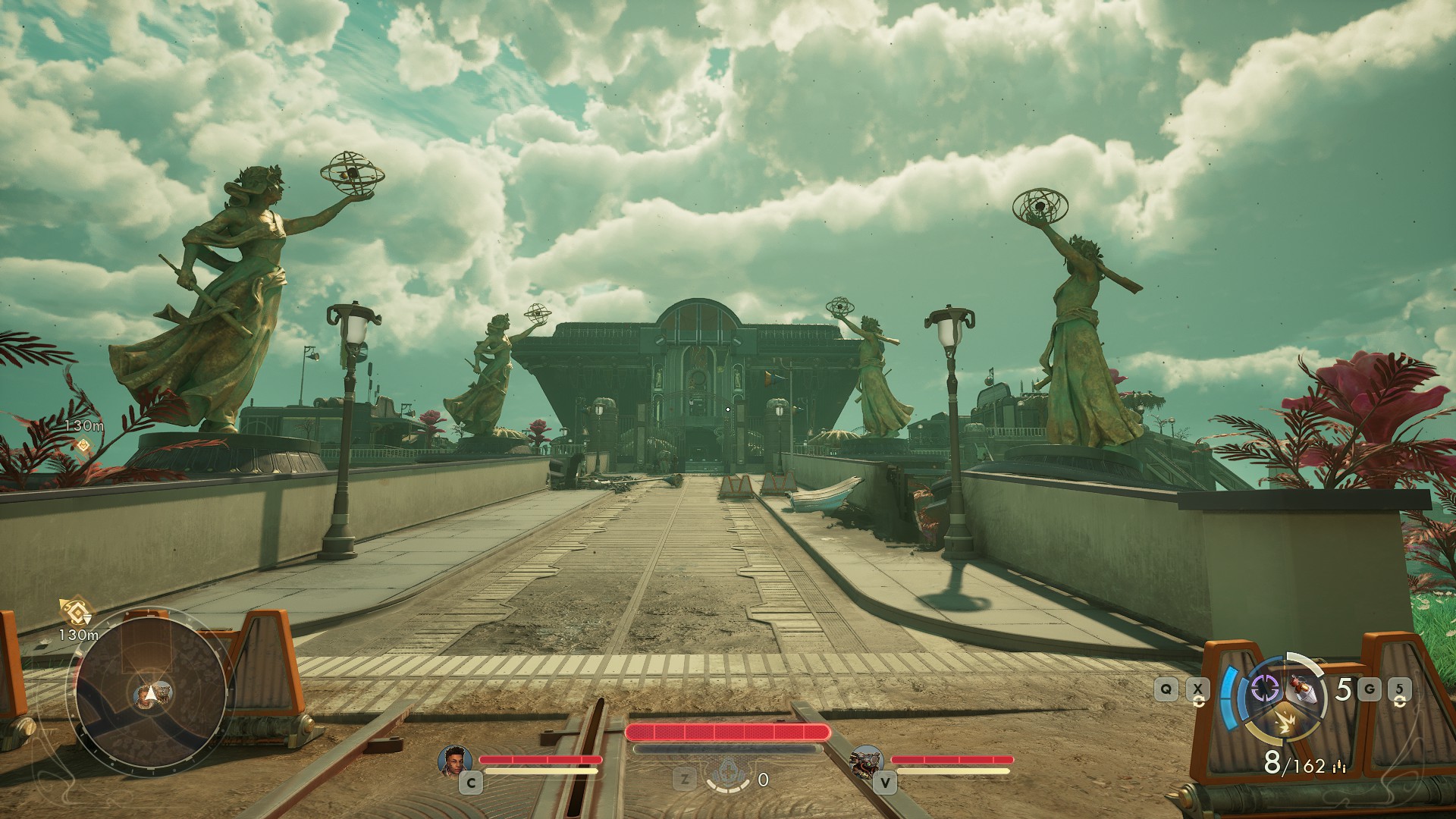Select the robot companion portrait

tap(866, 761)
